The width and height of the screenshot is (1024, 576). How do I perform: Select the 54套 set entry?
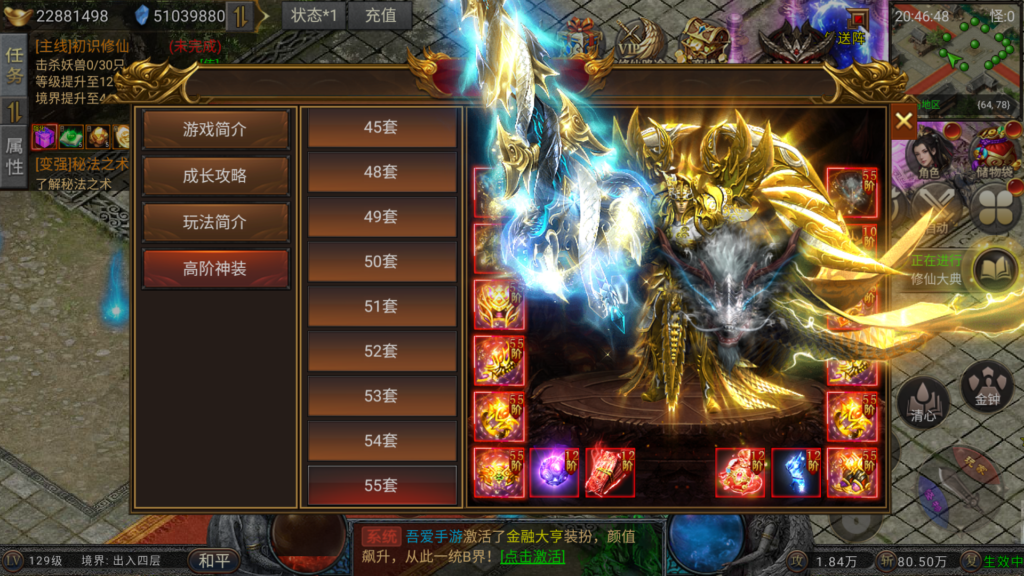coord(381,440)
